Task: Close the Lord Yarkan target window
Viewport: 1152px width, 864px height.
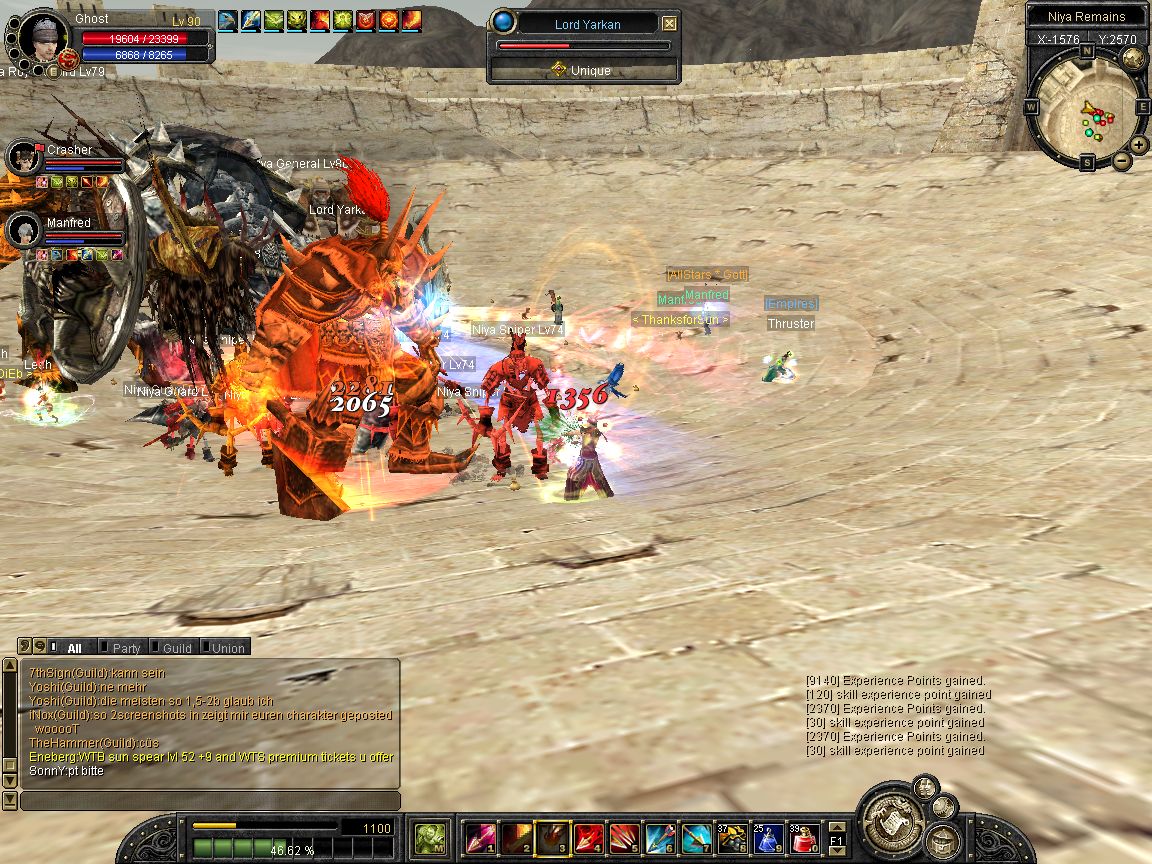Action: click(669, 24)
